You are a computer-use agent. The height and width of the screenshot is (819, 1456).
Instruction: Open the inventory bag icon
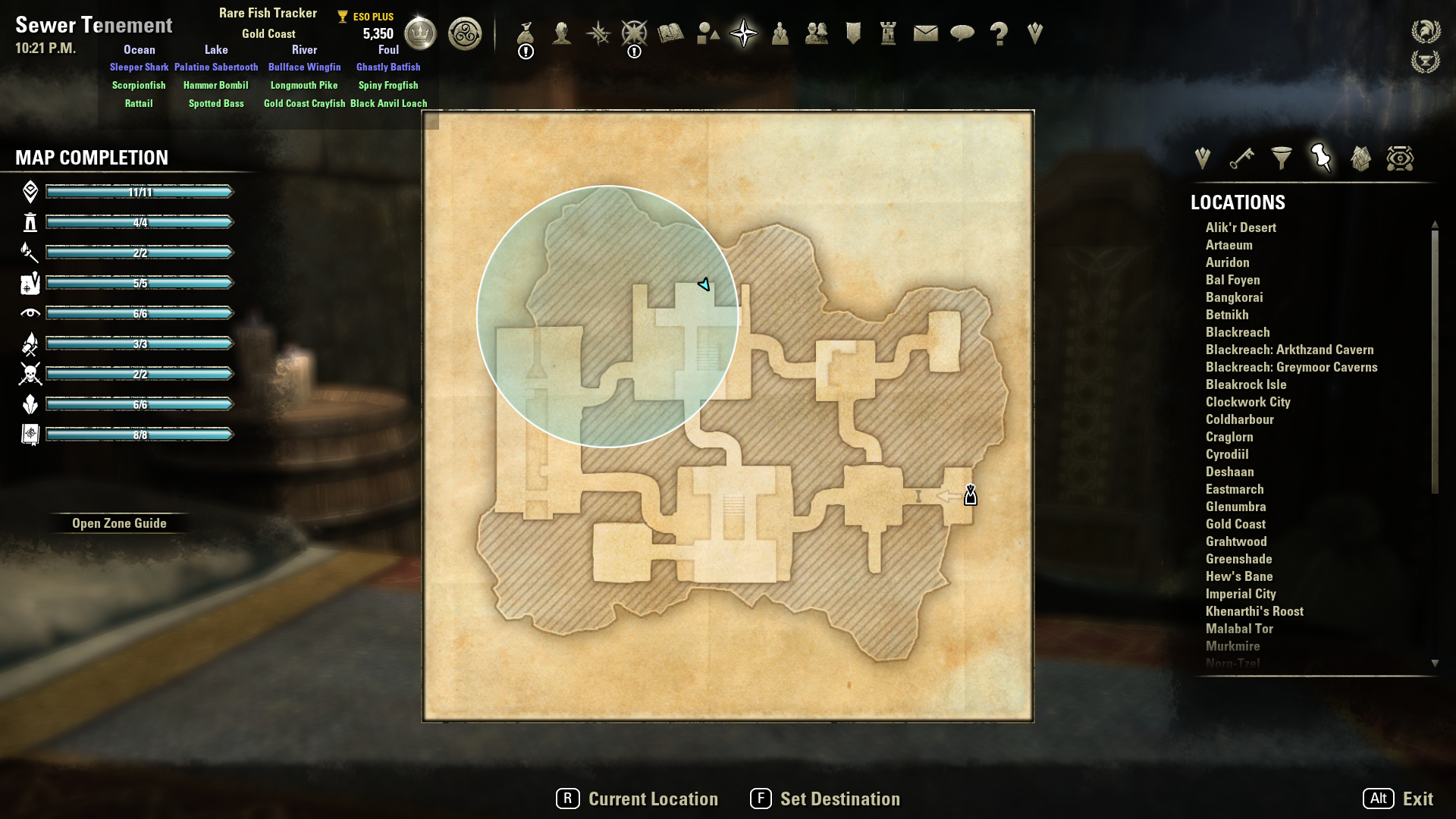(526, 33)
